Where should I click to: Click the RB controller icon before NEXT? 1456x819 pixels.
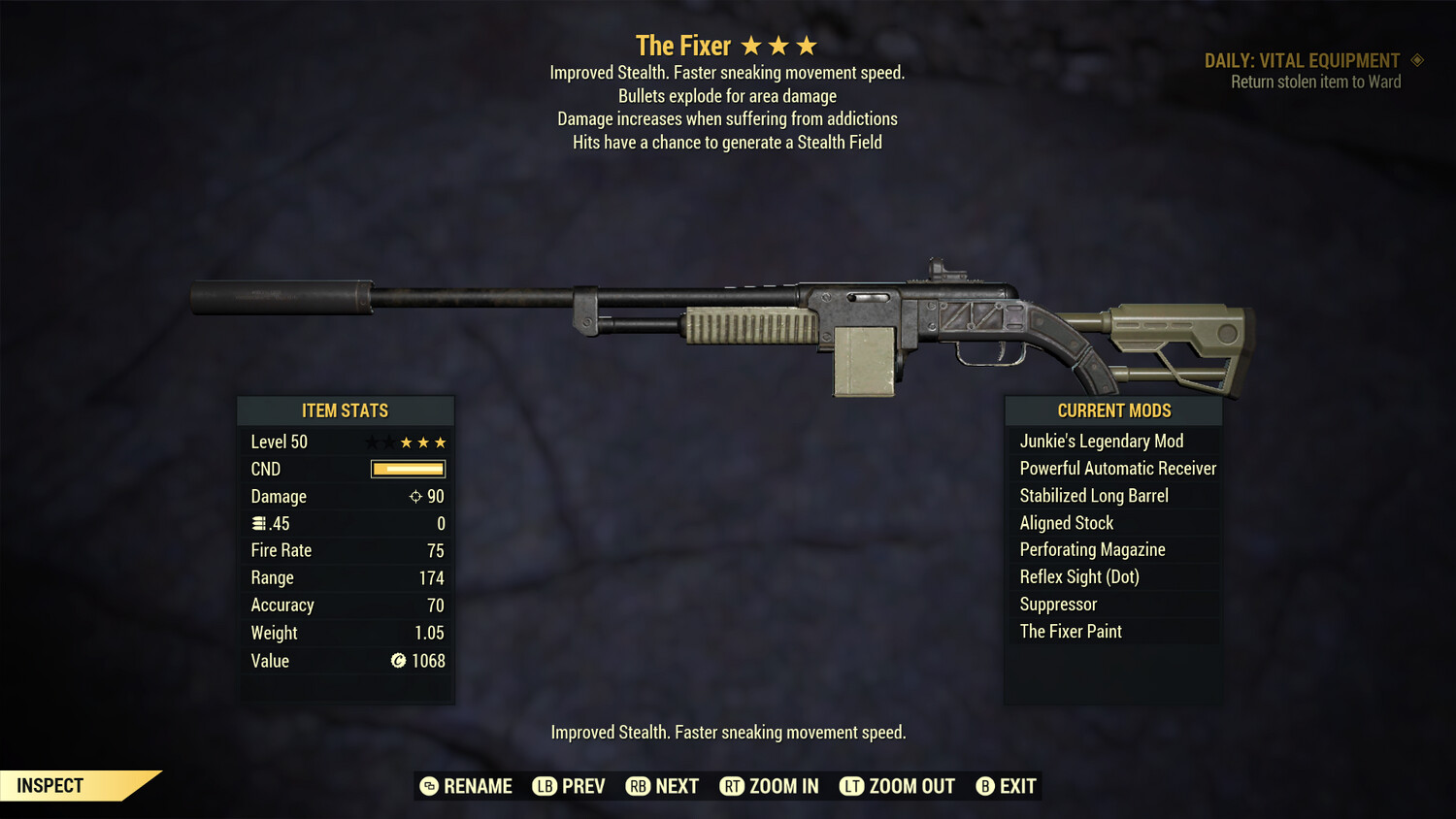tap(639, 786)
